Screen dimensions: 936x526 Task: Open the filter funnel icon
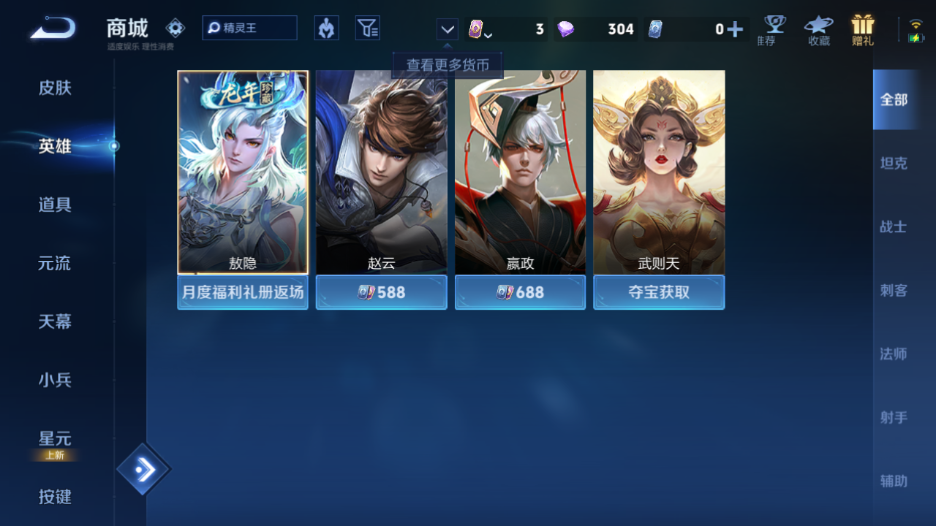(x=367, y=28)
